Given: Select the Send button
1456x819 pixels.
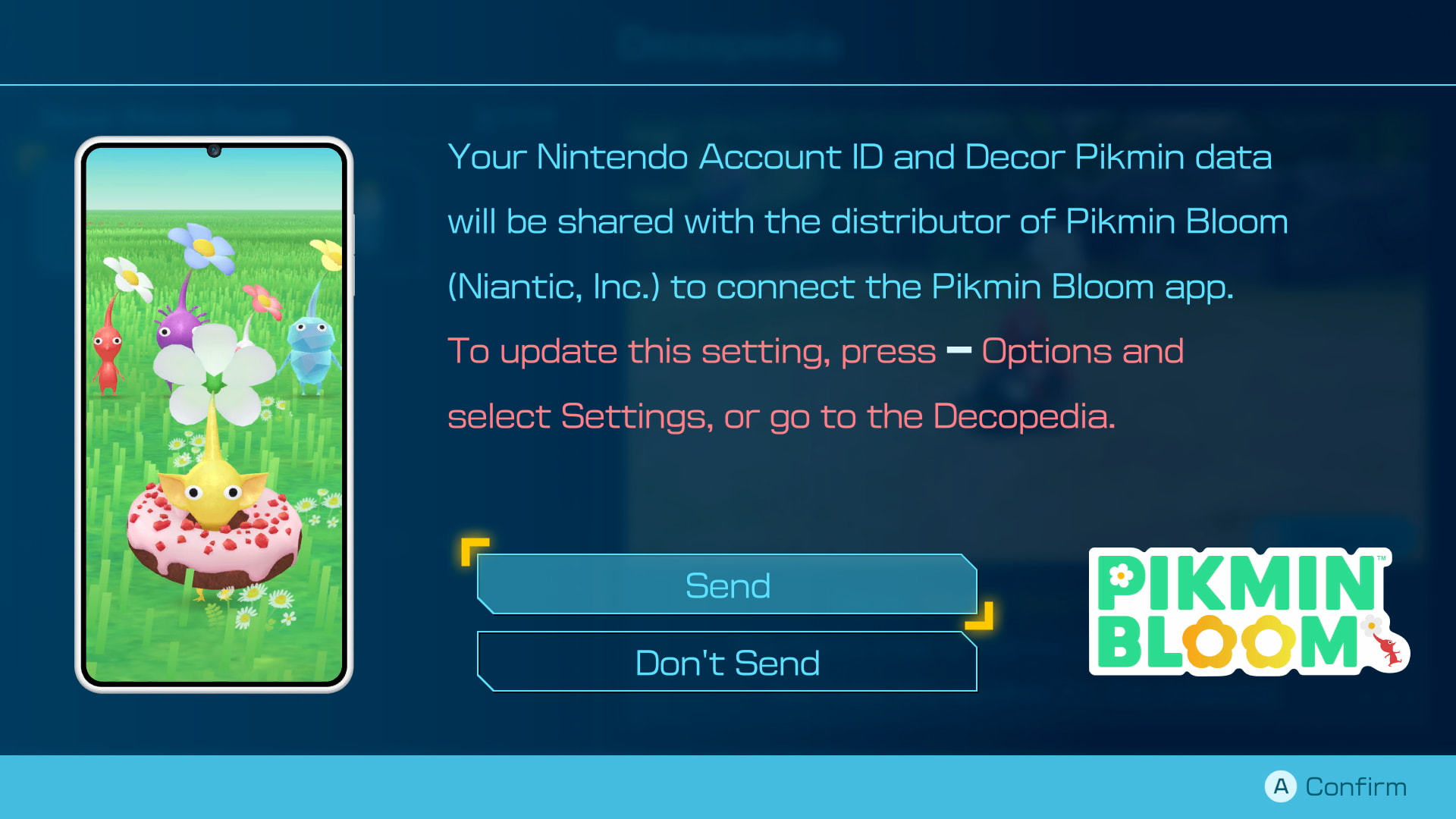Looking at the screenshot, I should pyautogui.click(x=726, y=585).
